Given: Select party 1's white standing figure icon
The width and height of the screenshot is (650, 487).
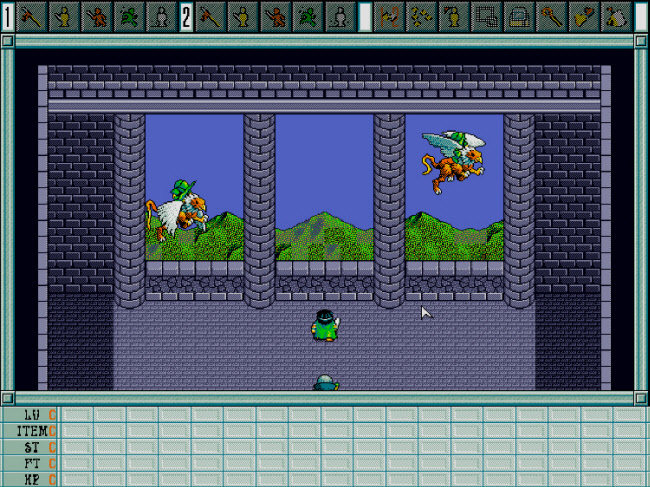Looking at the screenshot, I should [x=160, y=16].
